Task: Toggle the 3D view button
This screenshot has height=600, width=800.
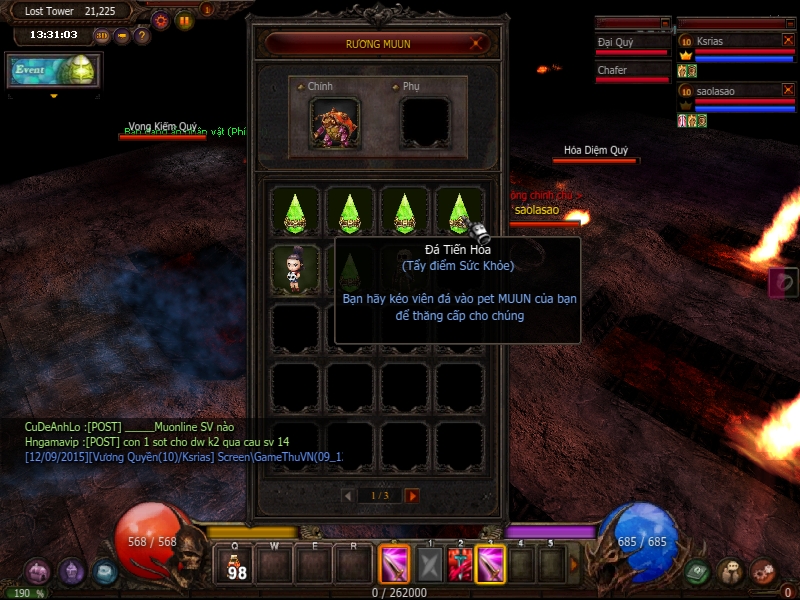Action: pyautogui.click(x=102, y=36)
